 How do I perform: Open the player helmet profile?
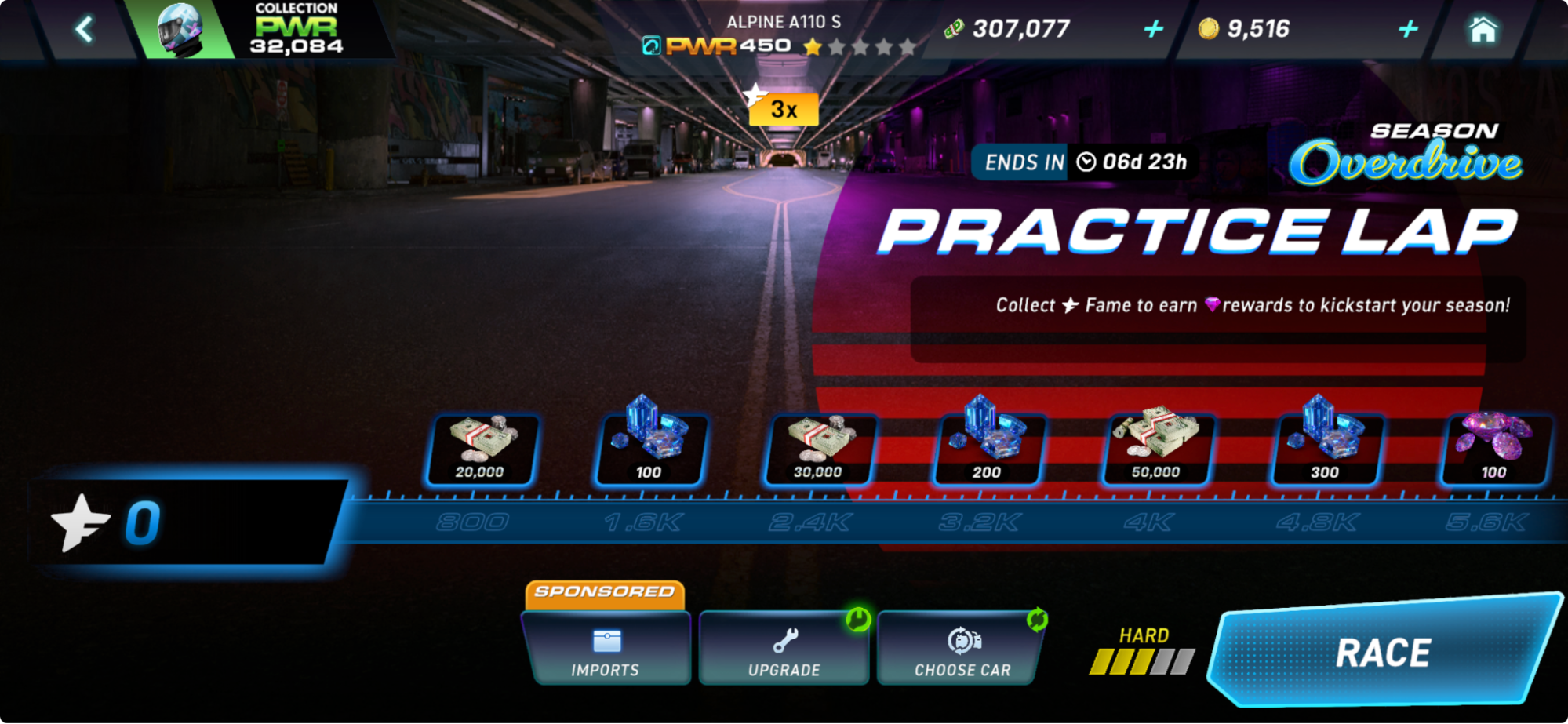tap(180, 30)
